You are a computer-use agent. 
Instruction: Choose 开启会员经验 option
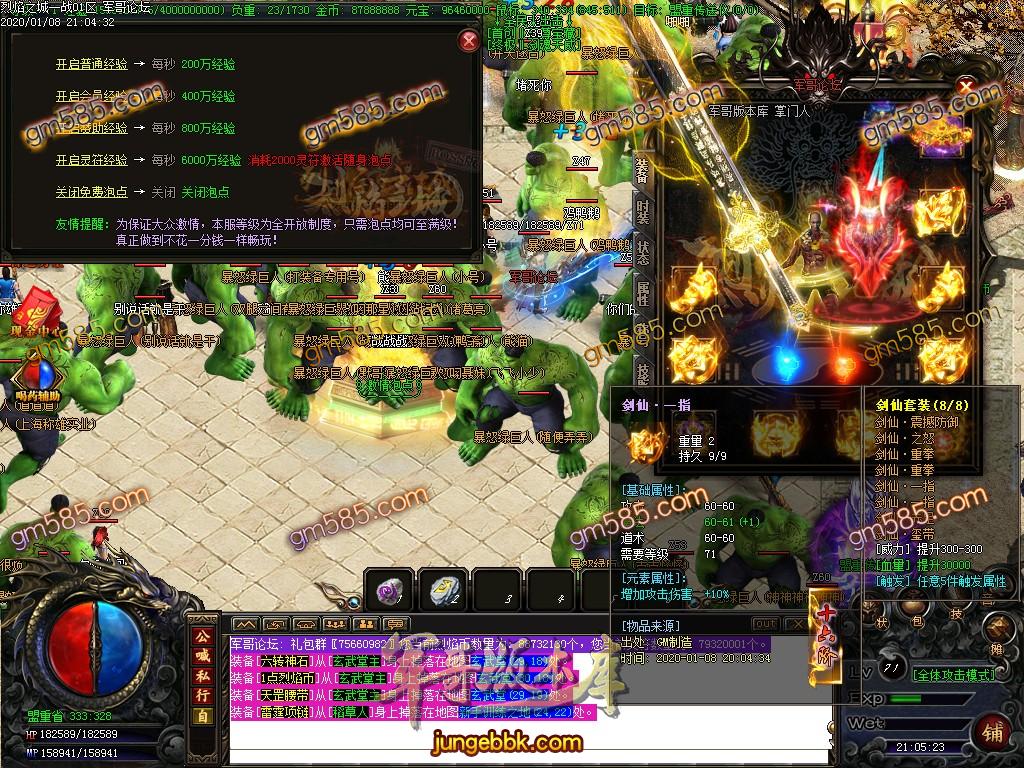coord(91,97)
